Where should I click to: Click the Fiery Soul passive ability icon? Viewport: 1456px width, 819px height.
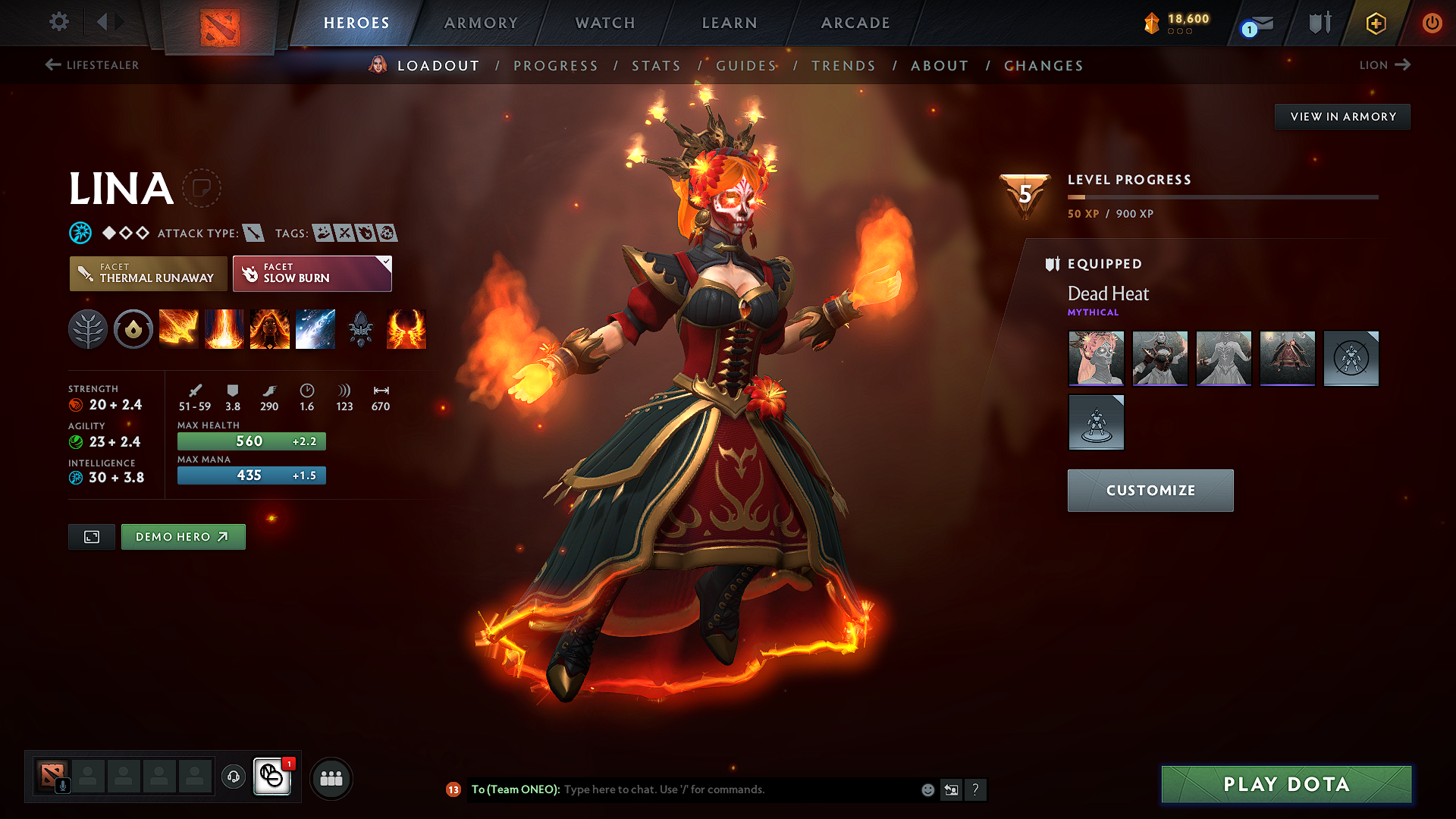[270, 329]
